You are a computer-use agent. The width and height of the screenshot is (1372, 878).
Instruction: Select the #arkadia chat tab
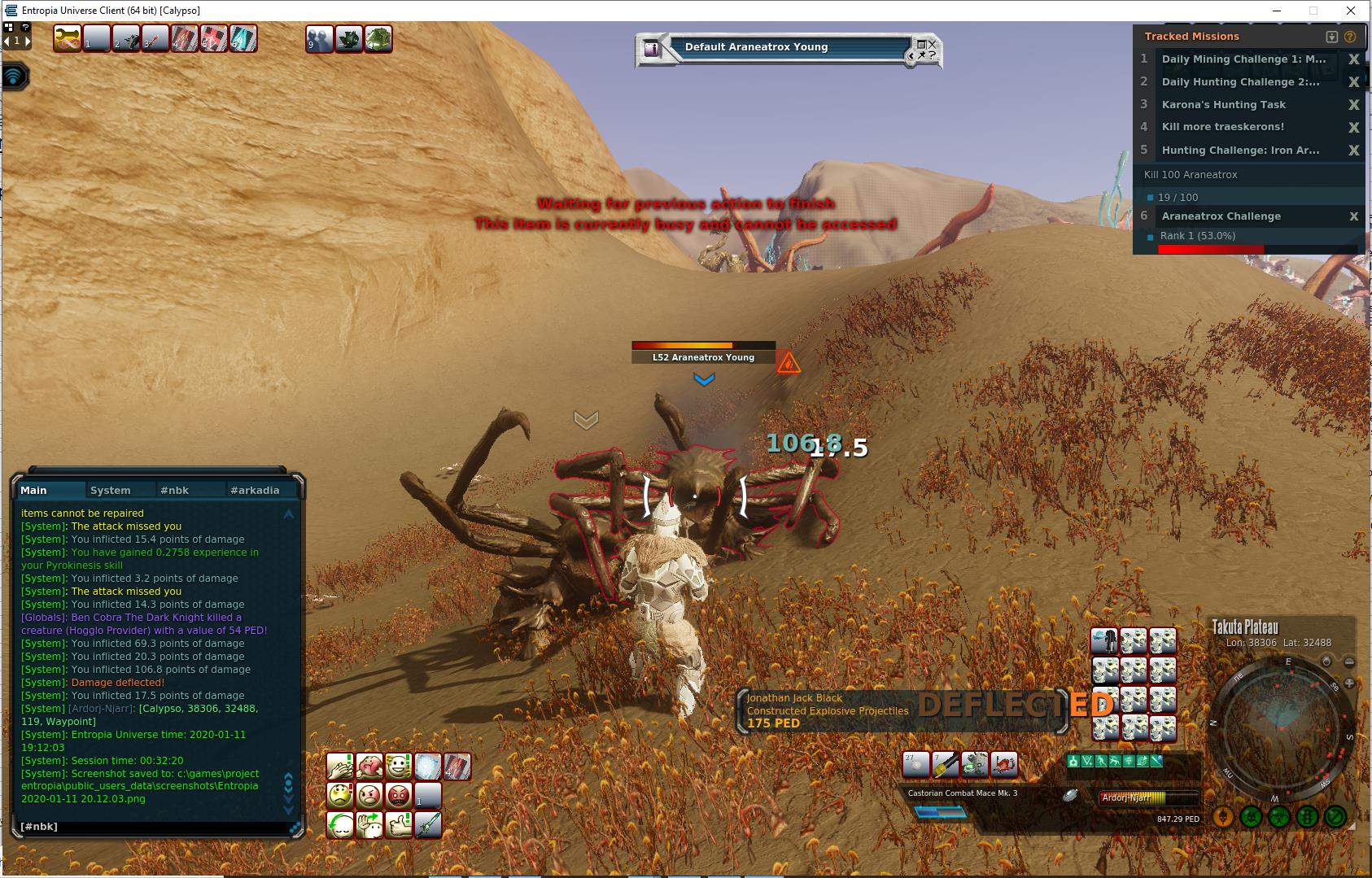pyautogui.click(x=254, y=490)
